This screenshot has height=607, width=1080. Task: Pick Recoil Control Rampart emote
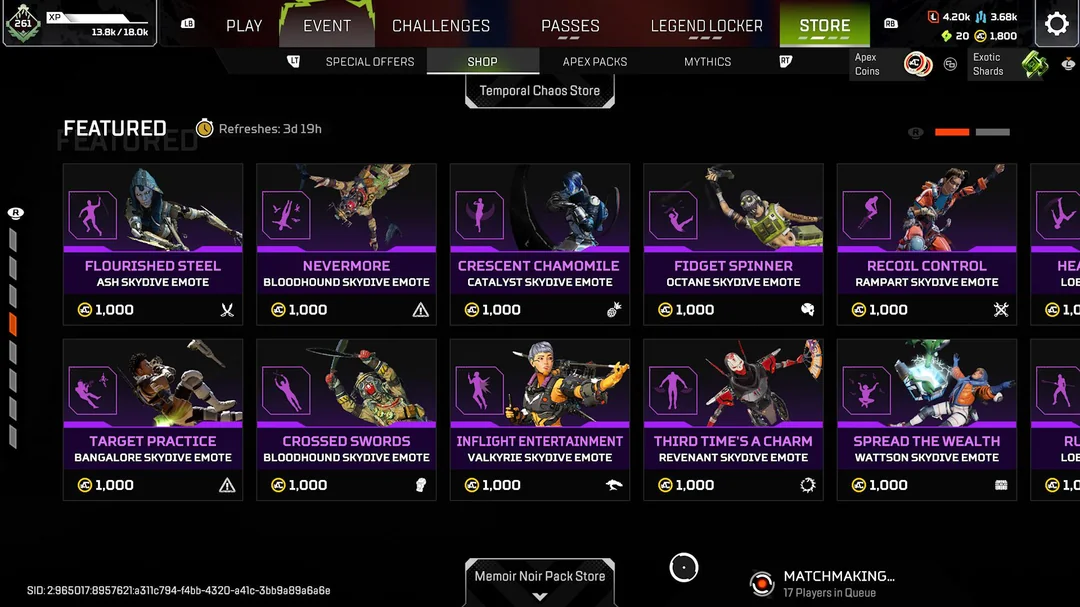pos(927,244)
